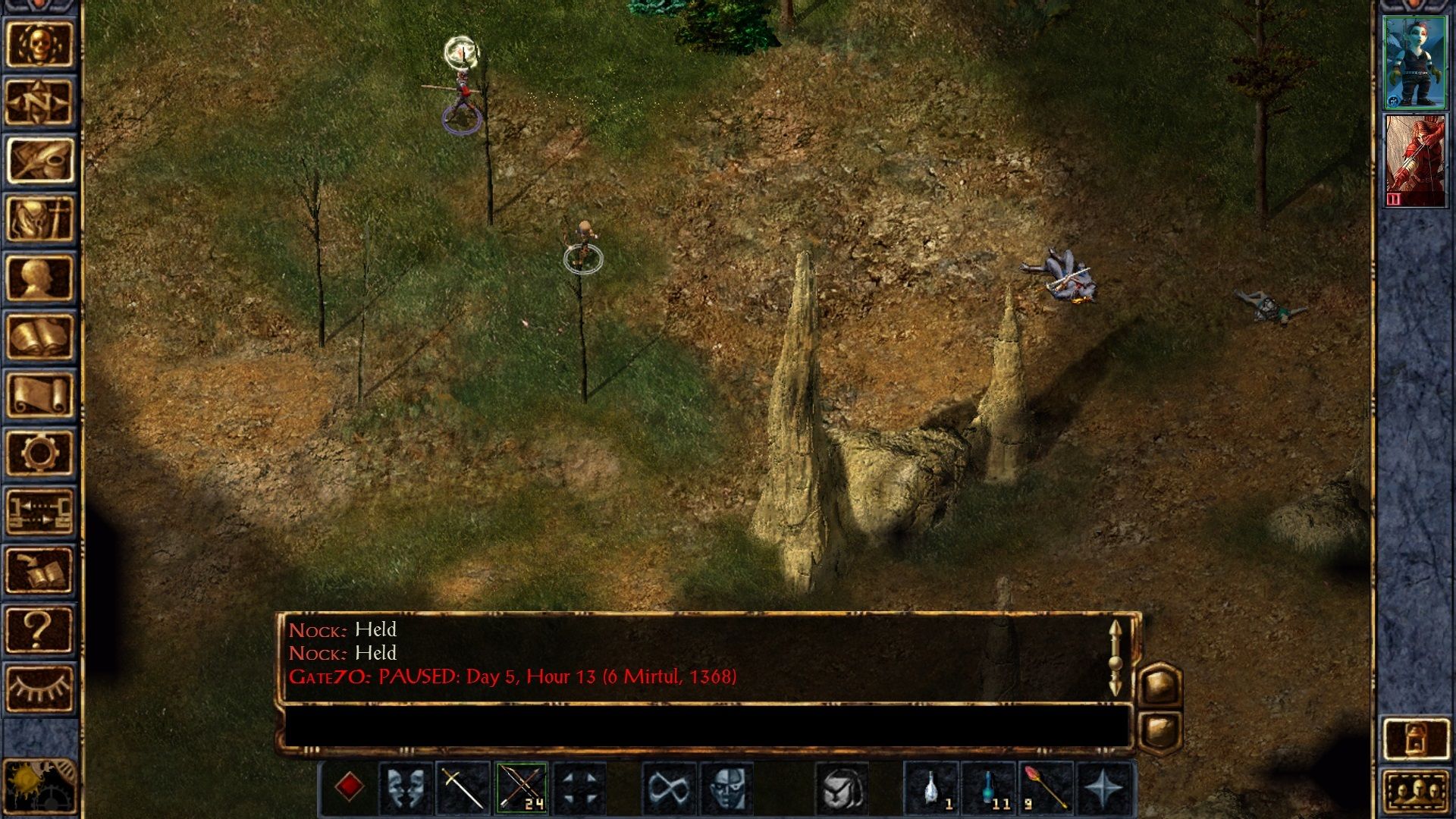Toggle pause via the sun clock
The image size is (1456, 819).
point(39,786)
